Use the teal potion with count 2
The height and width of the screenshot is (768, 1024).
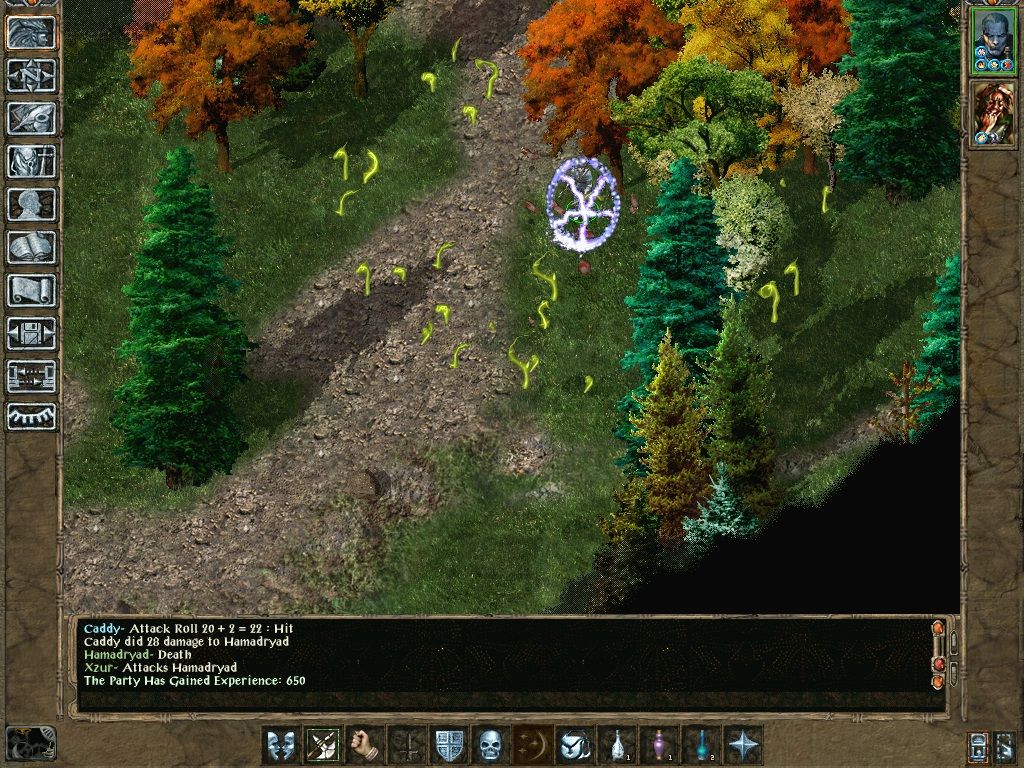point(700,745)
